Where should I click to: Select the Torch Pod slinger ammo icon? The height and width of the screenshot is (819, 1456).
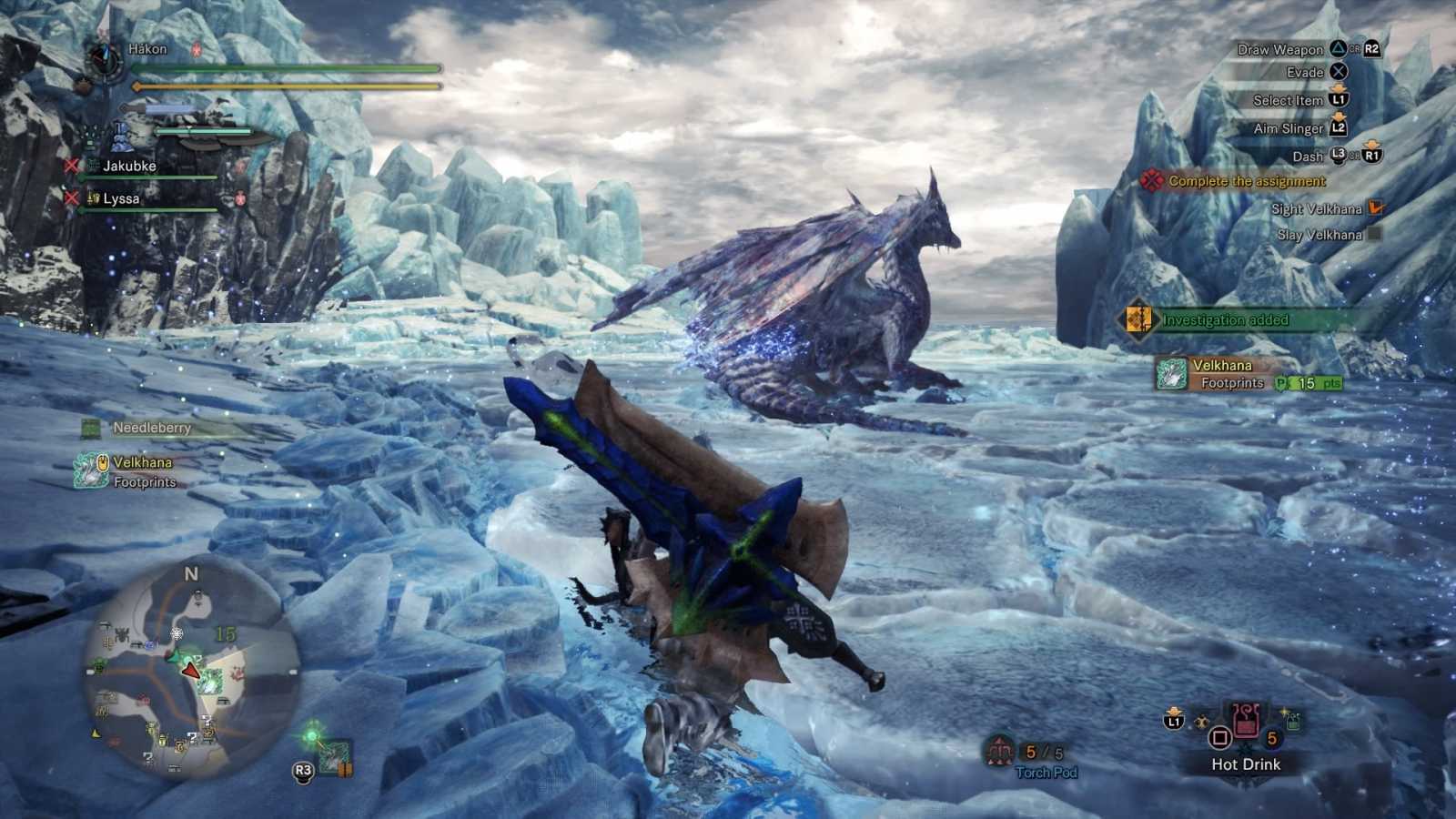tap(1000, 752)
